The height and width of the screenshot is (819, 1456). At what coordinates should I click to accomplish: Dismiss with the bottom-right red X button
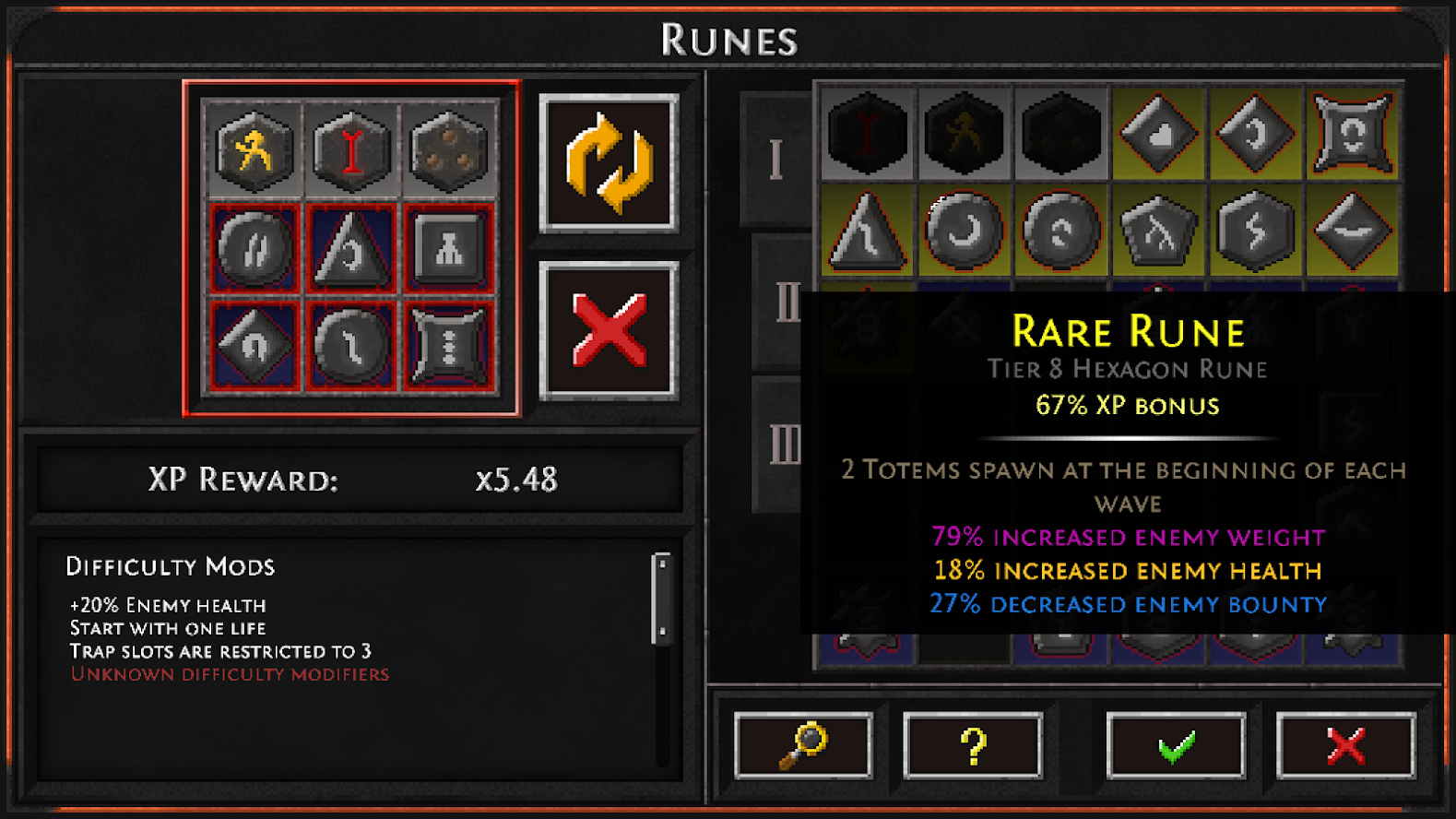click(1344, 745)
